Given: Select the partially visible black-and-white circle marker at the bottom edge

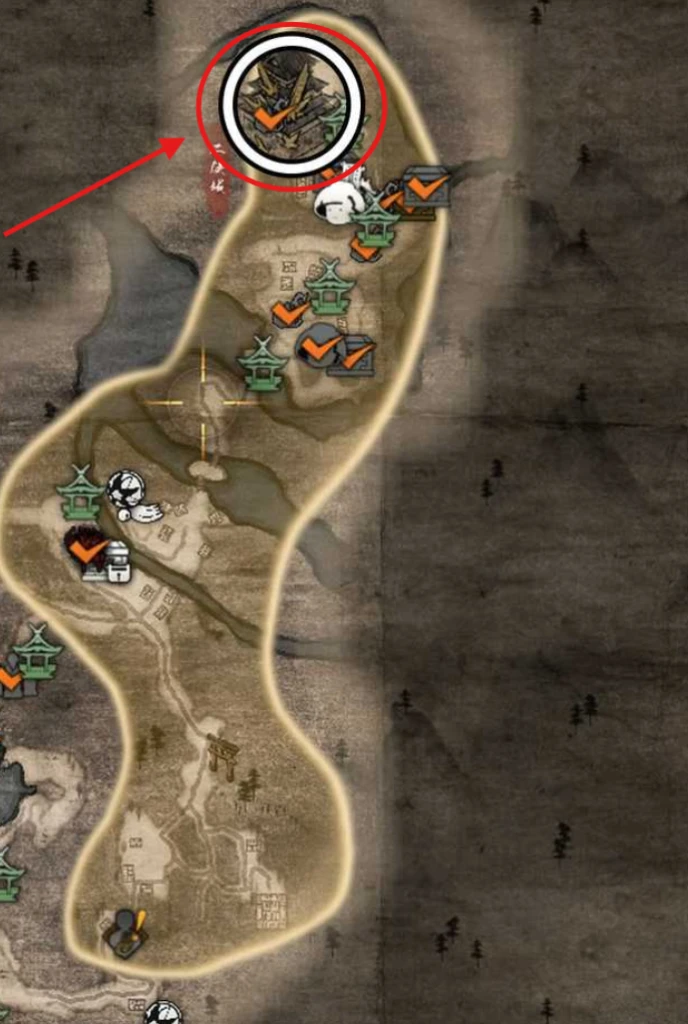Looking at the screenshot, I should 163,1014.
